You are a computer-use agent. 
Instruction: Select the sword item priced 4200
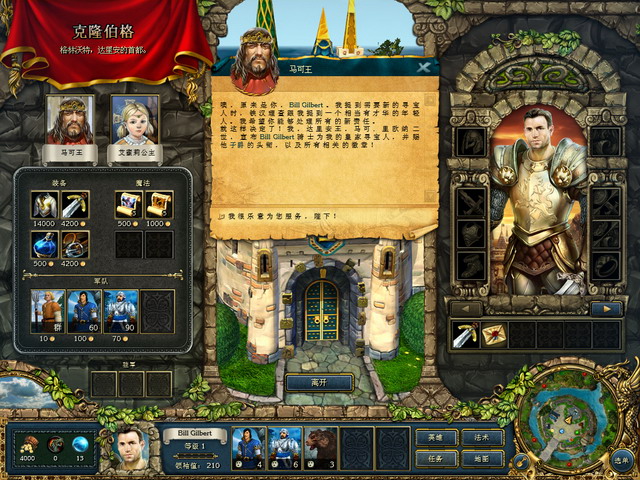pos(75,205)
